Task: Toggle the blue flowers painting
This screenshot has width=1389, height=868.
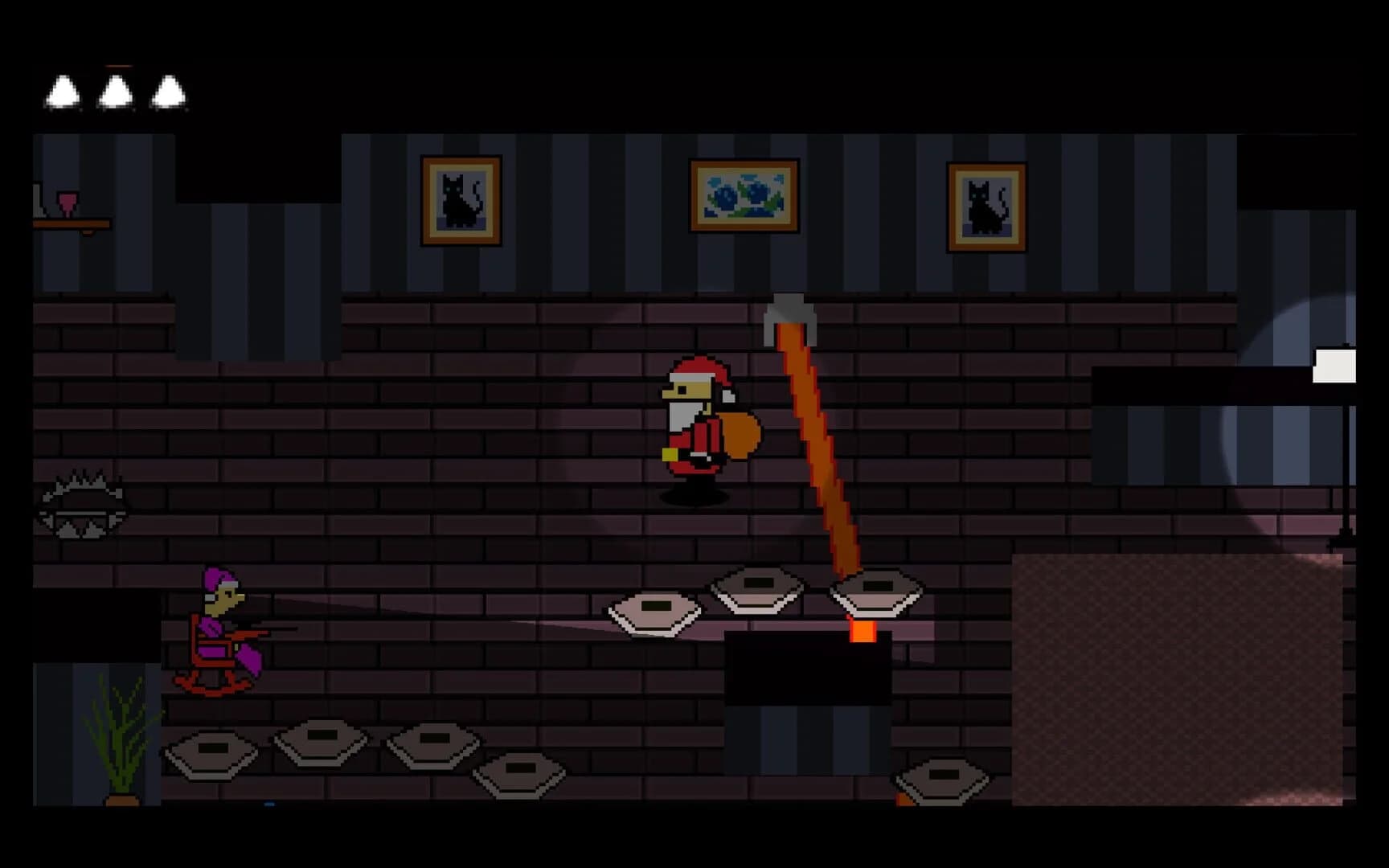Action: click(744, 197)
